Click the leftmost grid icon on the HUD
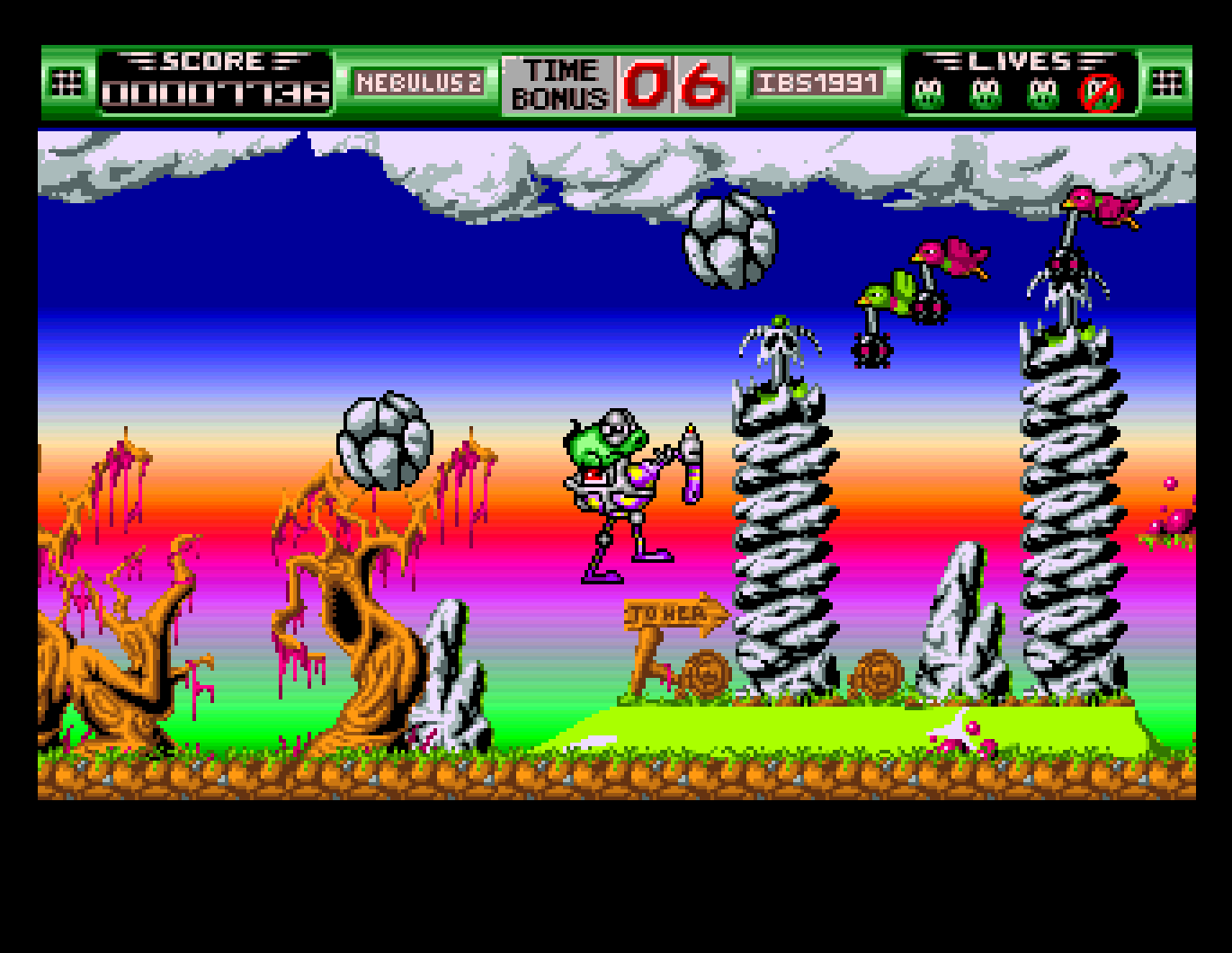The width and height of the screenshot is (1232, 953). (65, 82)
